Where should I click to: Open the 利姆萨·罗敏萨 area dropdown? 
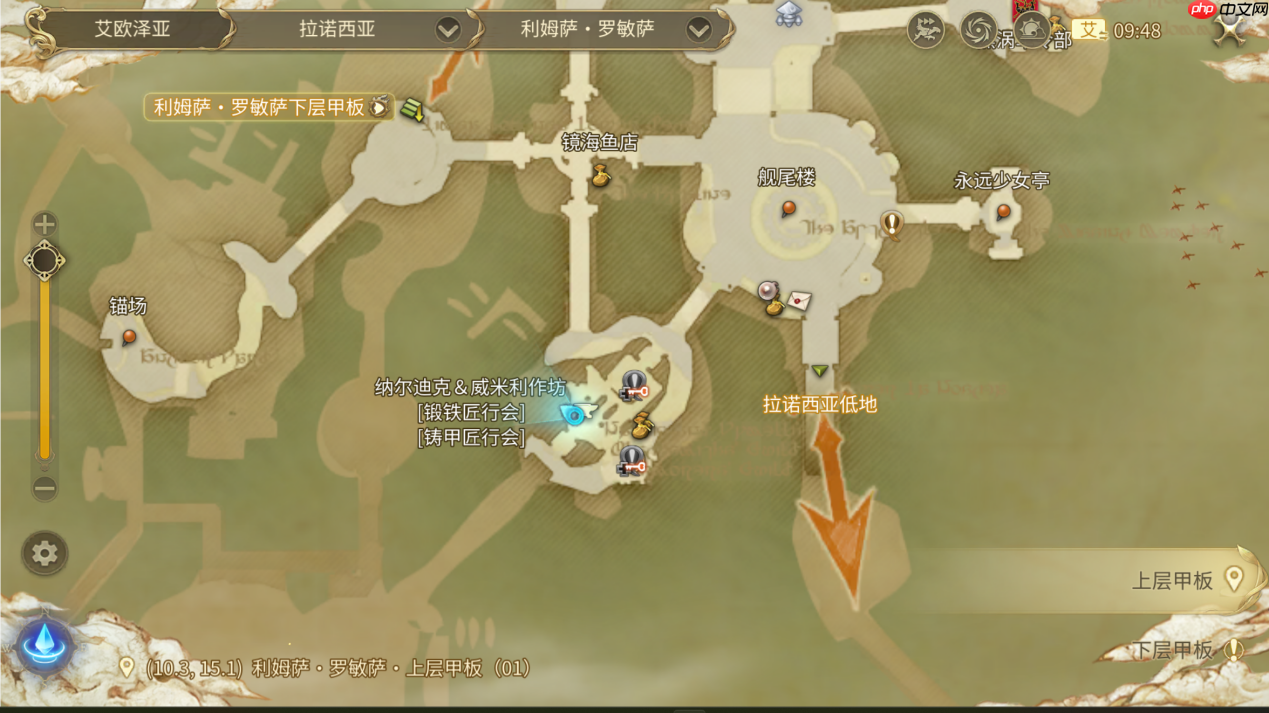[x=698, y=30]
